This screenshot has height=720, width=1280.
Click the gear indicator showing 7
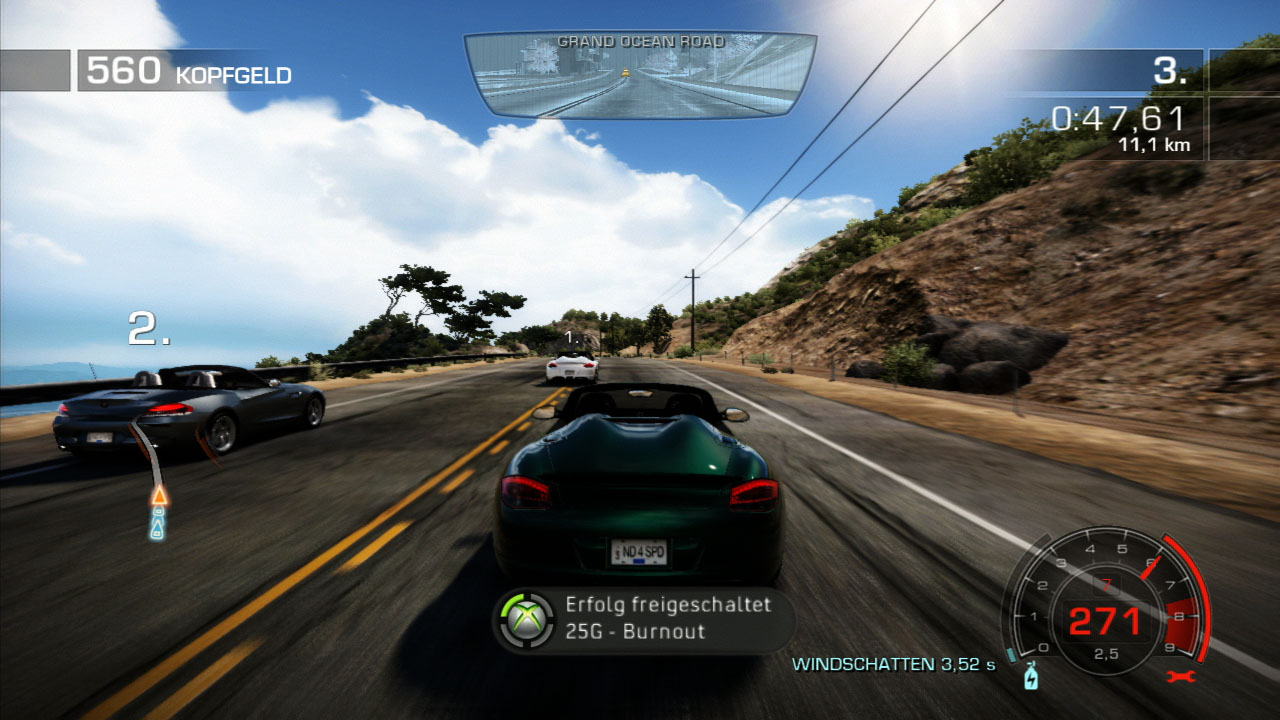[1107, 582]
